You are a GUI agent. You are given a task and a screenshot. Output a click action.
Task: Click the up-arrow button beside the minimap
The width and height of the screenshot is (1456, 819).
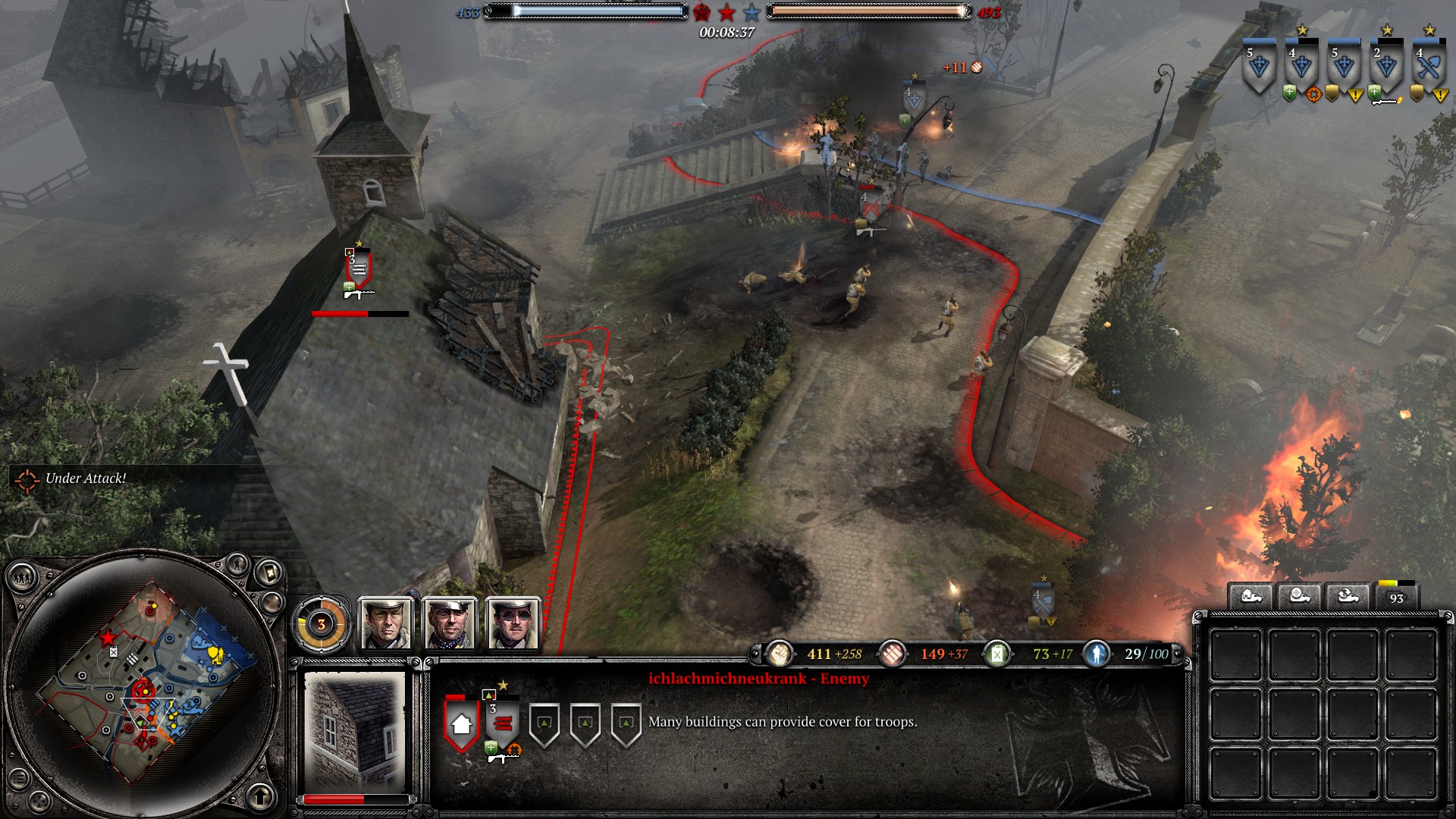coord(261,796)
